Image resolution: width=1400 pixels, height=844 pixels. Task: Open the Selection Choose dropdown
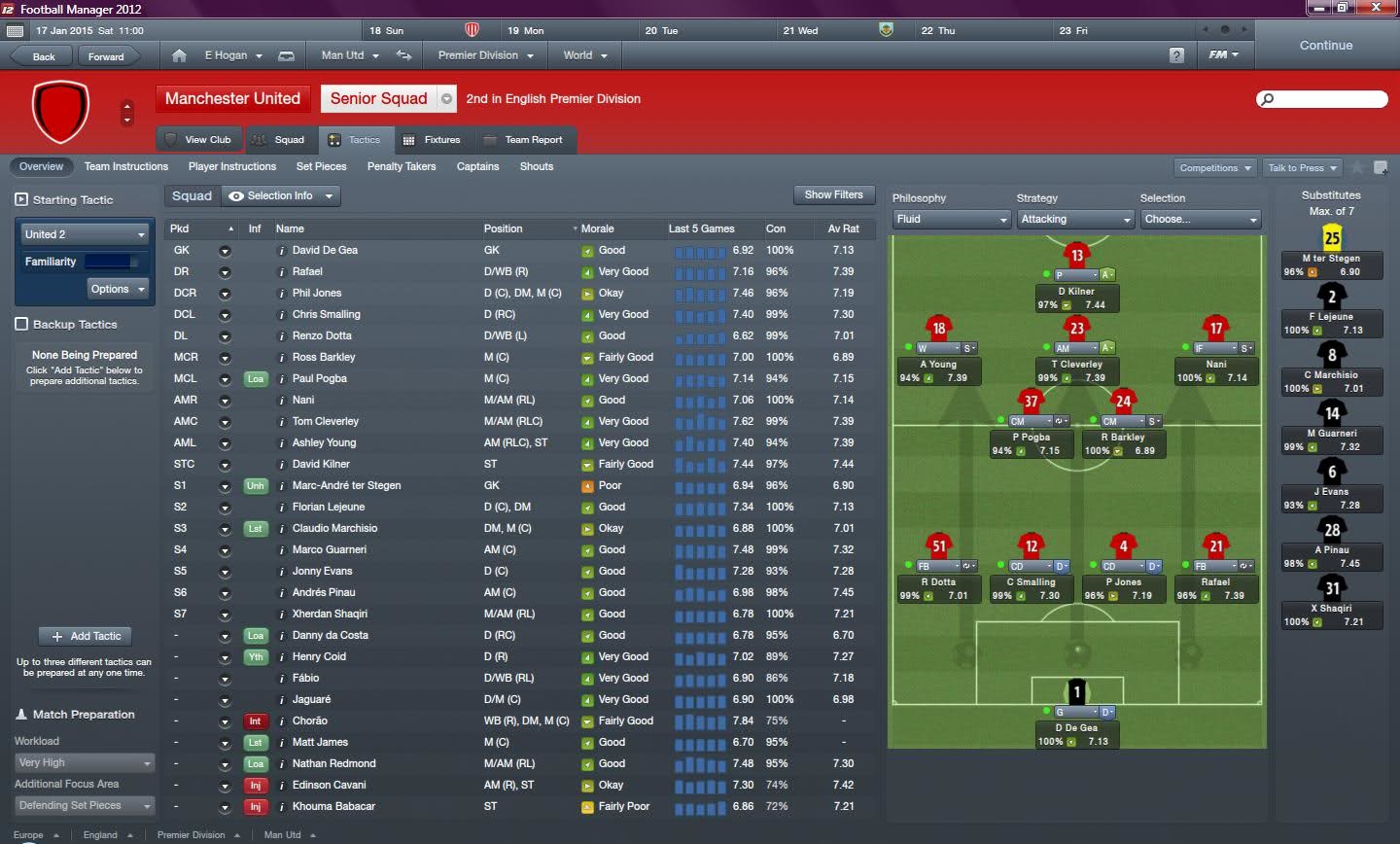pyautogui.click(x=1200, y=219)
